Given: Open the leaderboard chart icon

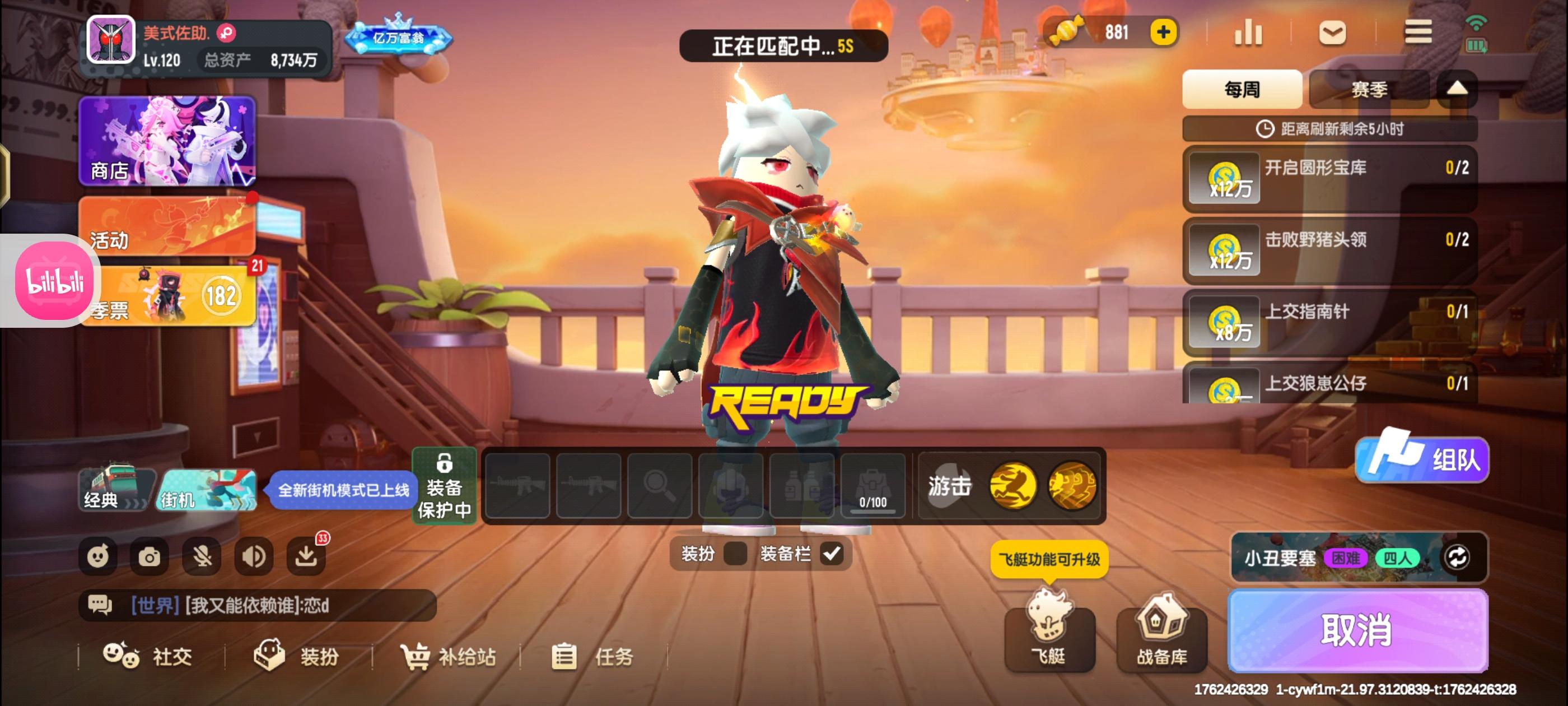Looking at the screenshot, I should click(x=1249, y=34).
